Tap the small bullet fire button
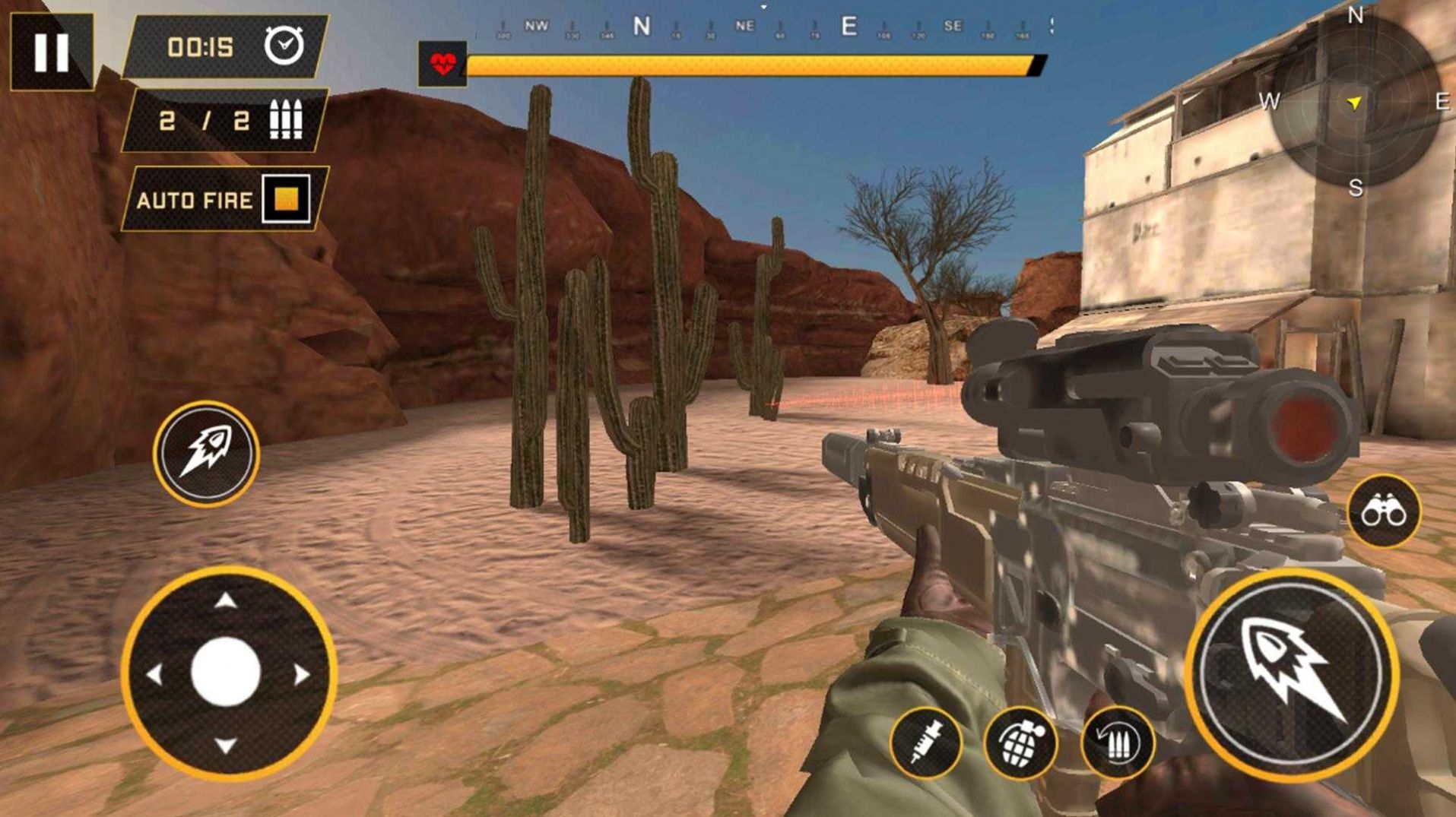 click(x=206, y=454)
